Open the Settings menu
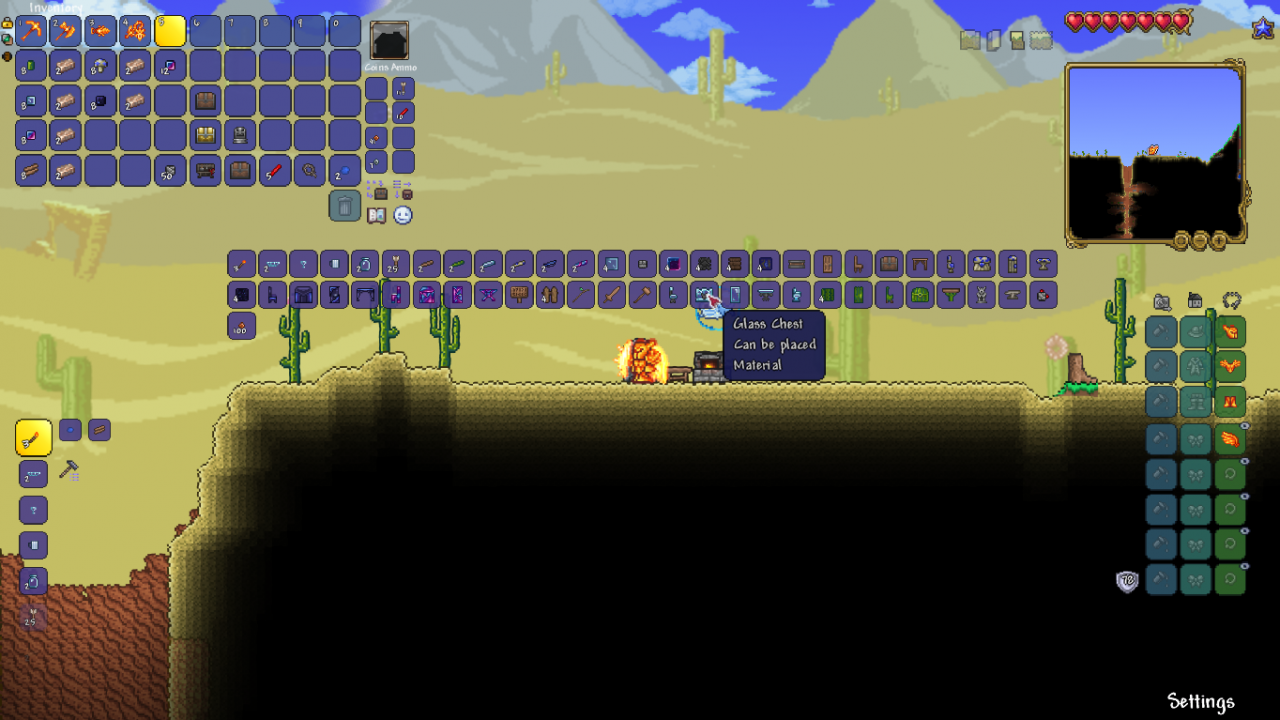 (x=1201, y=702)
